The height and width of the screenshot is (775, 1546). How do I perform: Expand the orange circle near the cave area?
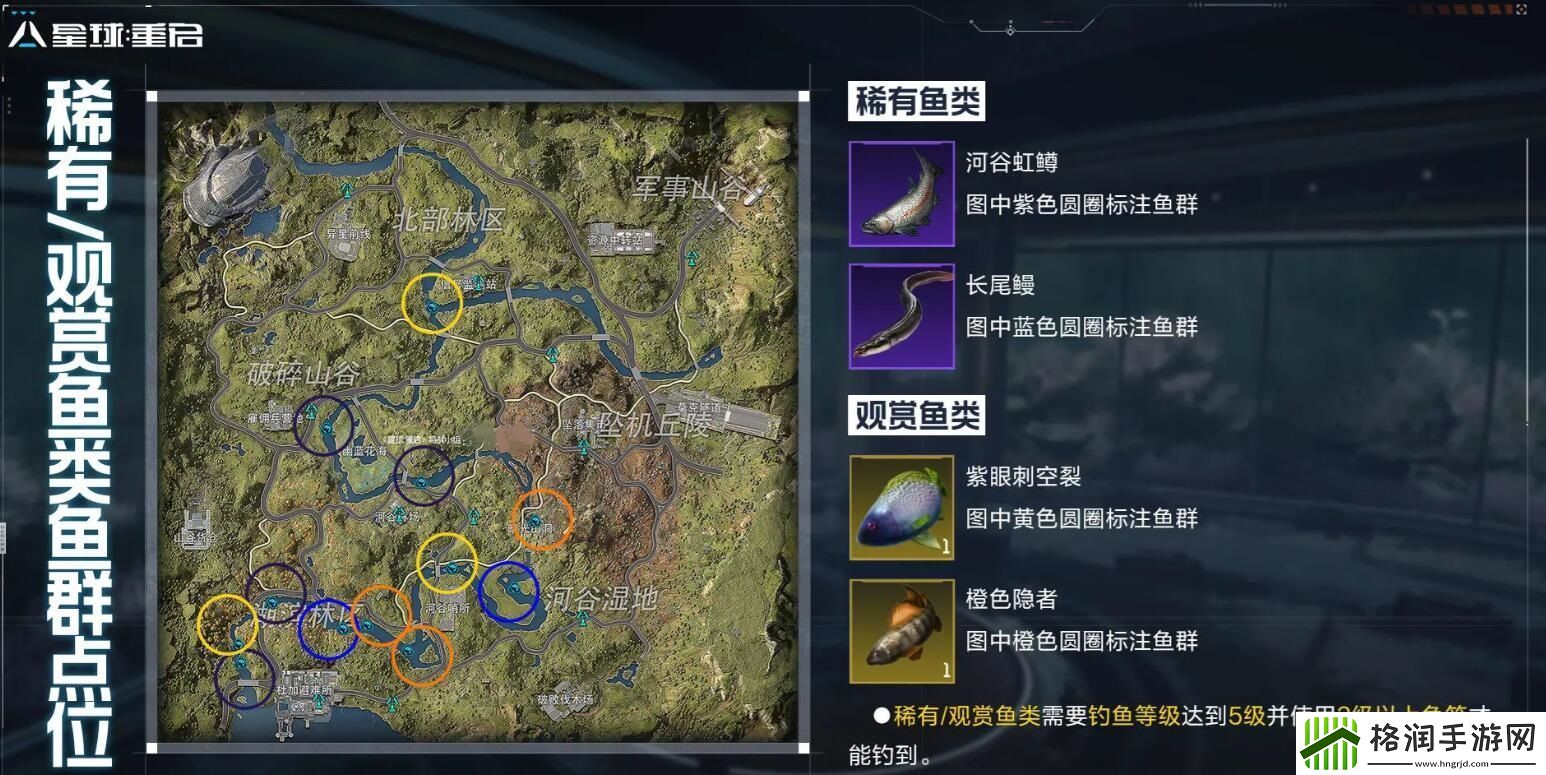click(543, 520)
